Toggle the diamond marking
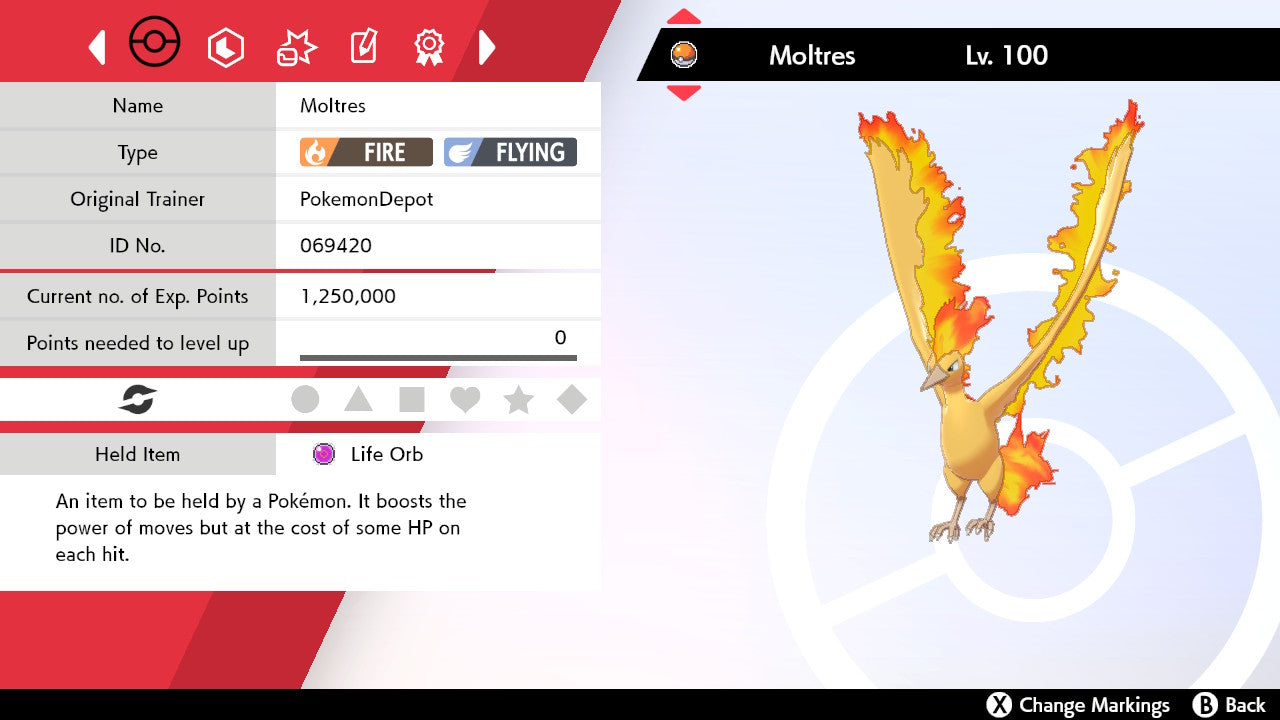This screenshot has height=720, width=1280. pyautogui.click(x=572, y=400)
